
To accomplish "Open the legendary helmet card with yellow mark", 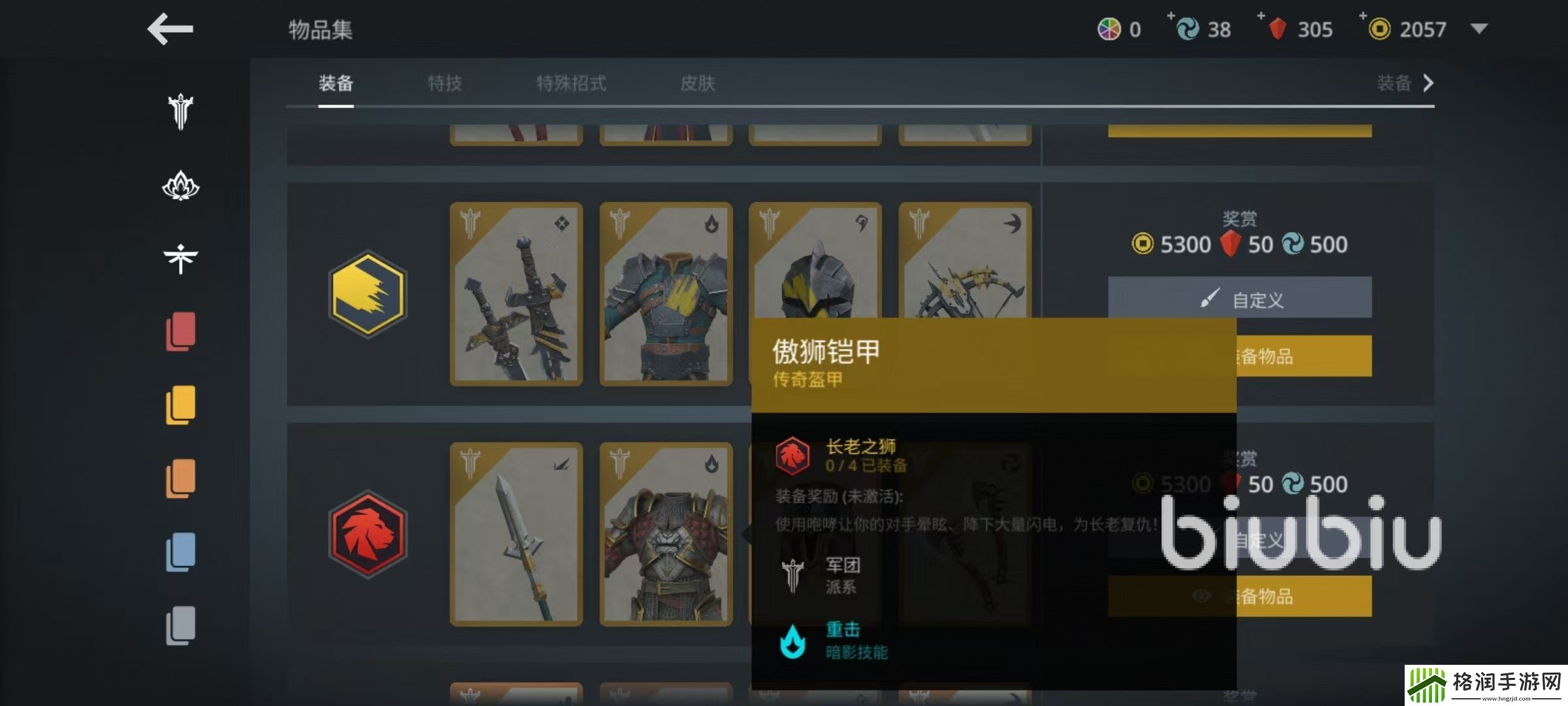I will [x=815, y=275].
